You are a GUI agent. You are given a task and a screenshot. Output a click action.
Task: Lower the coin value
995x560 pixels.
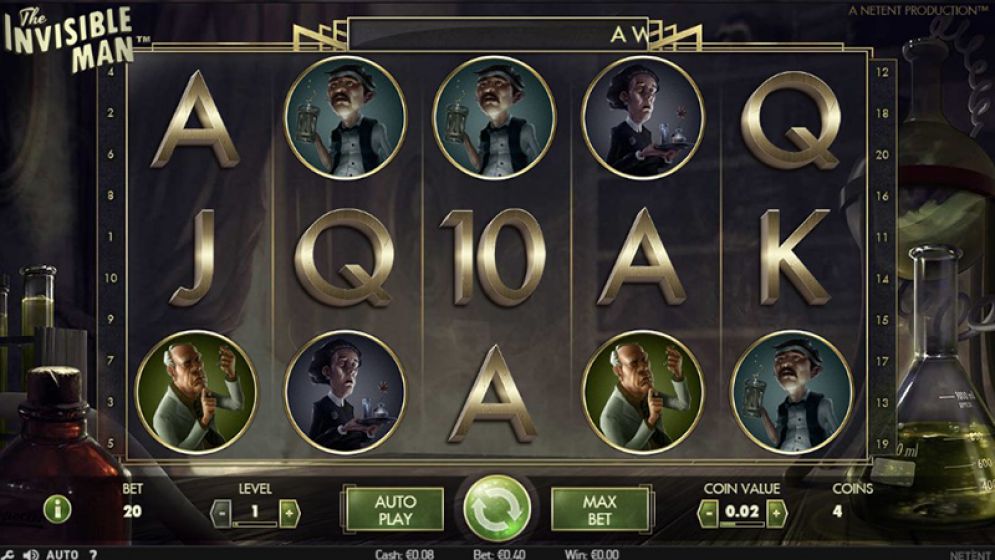pos(708,513)
